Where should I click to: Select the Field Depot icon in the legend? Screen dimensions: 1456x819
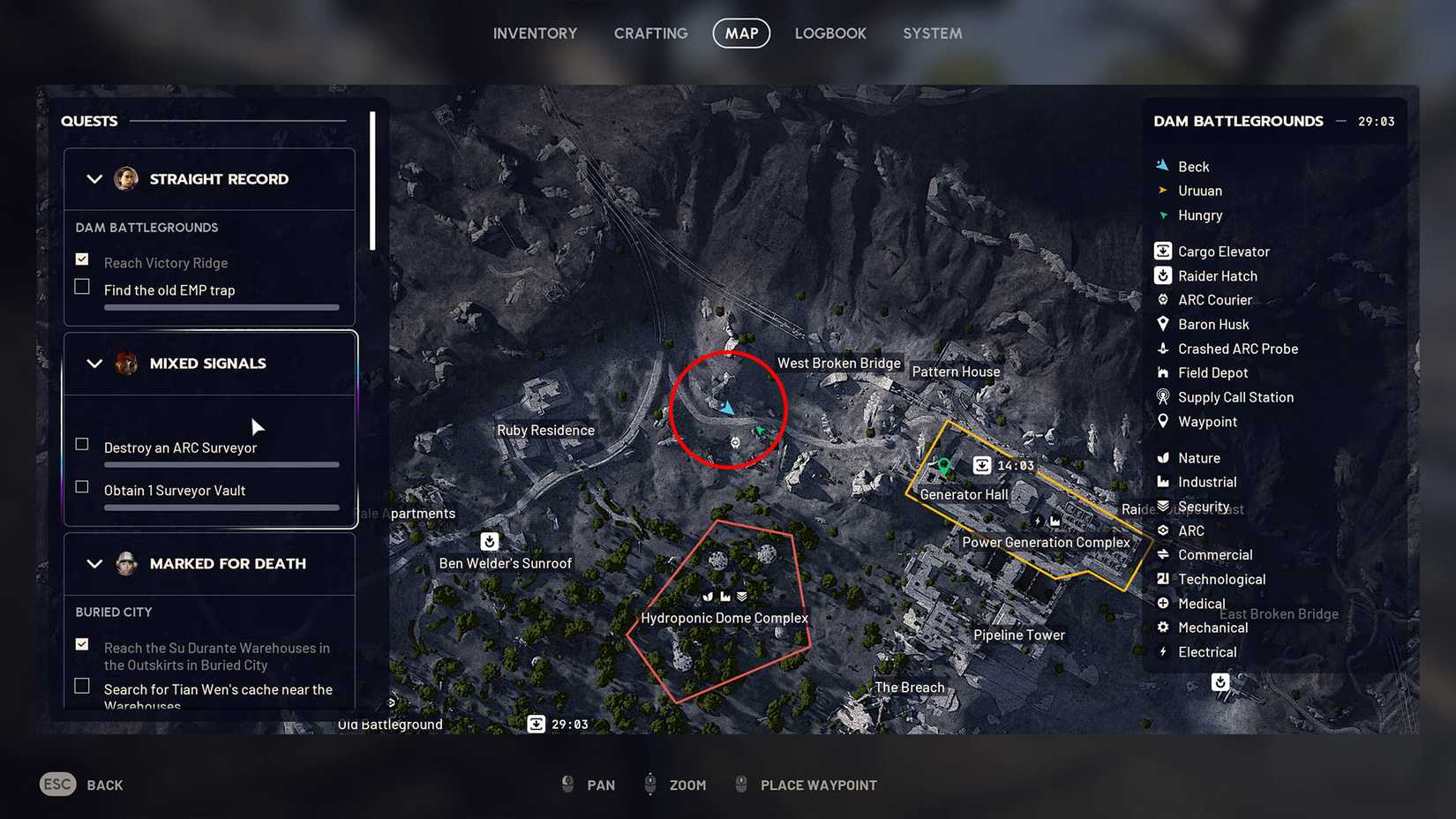1161,372
